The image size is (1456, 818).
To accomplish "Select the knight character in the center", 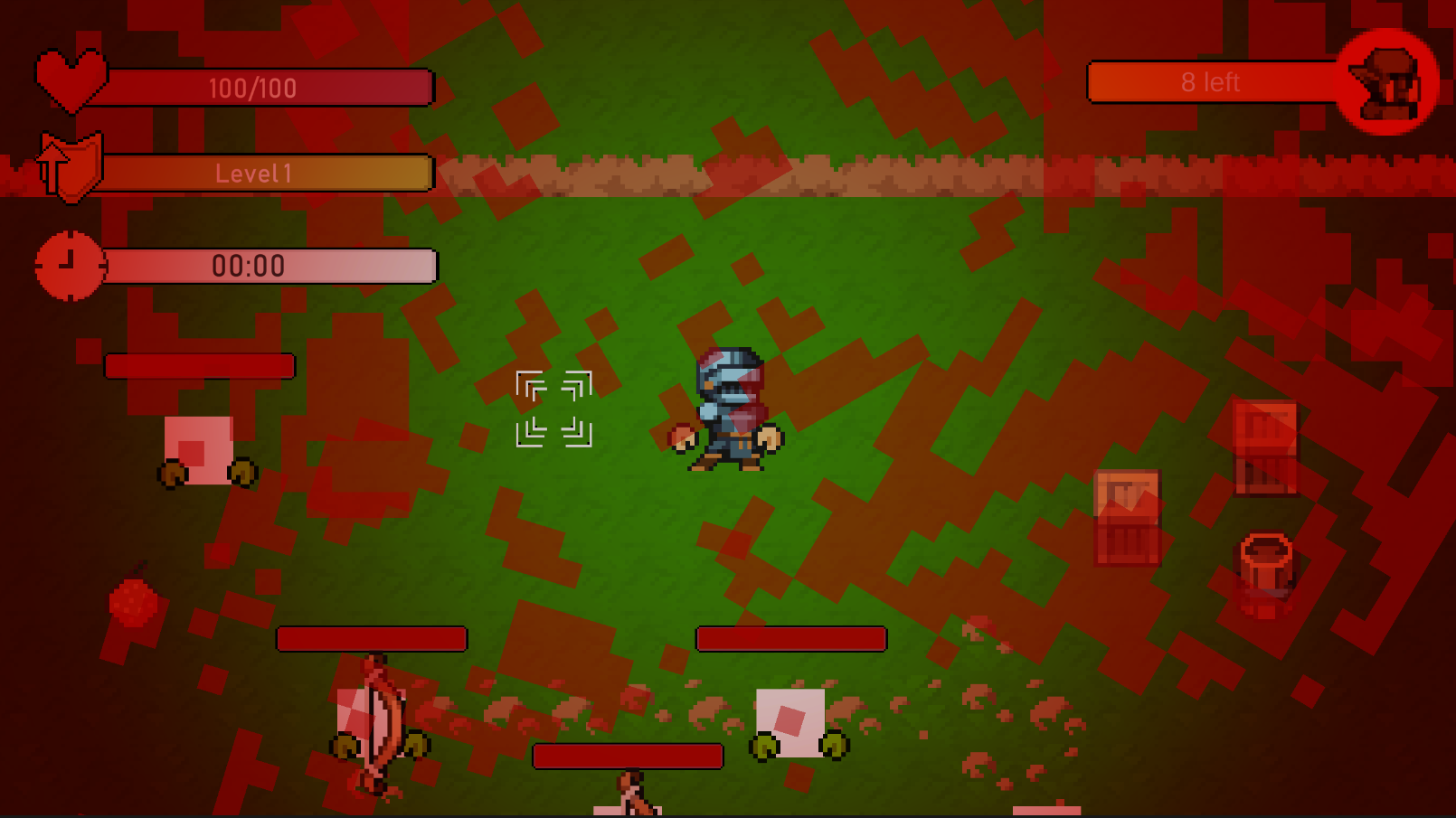I will coord(728,407).
